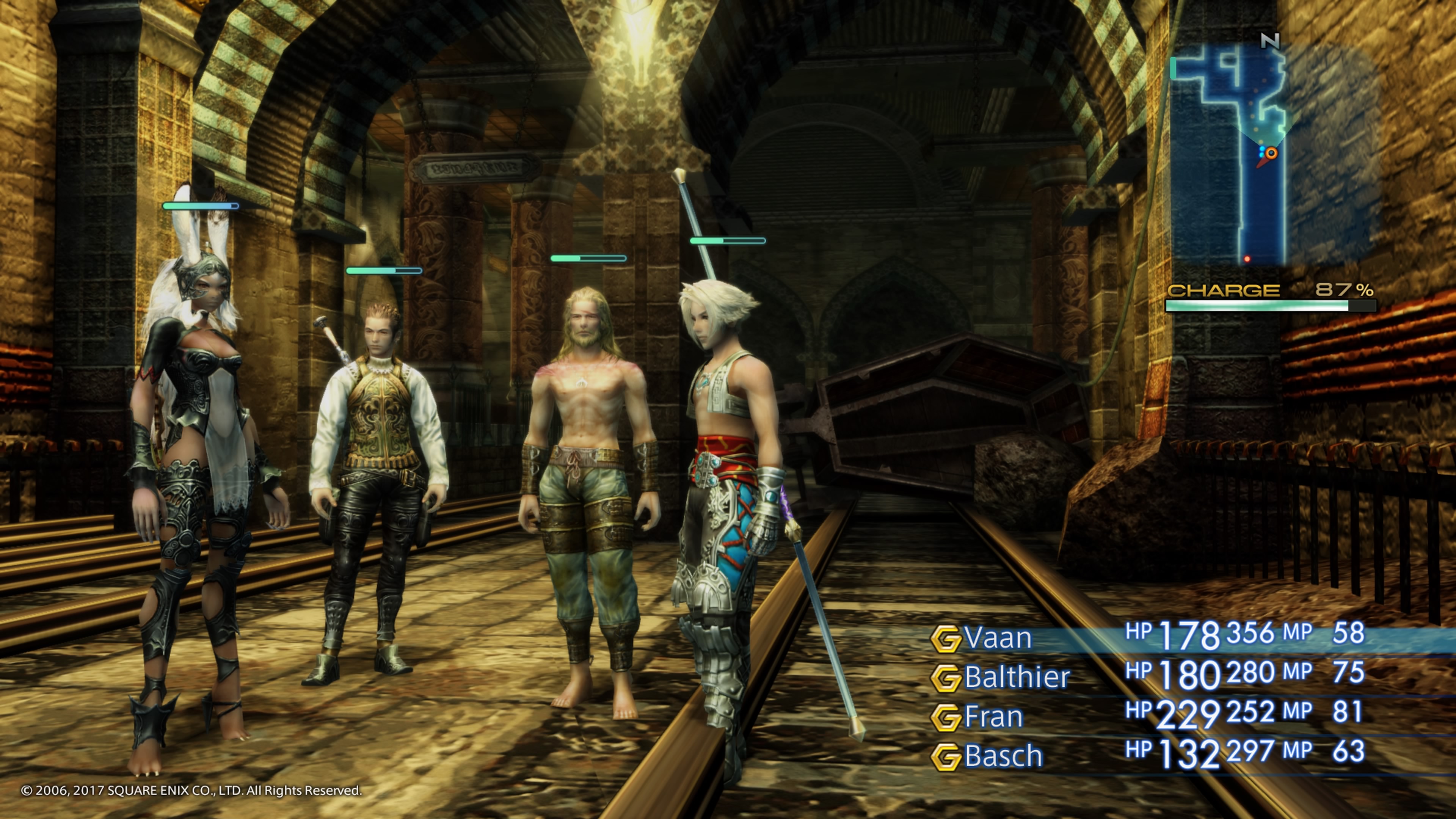Toggle the gambit icon beside Fran
The image size is (1456, 819).
[x=945, y=718]
